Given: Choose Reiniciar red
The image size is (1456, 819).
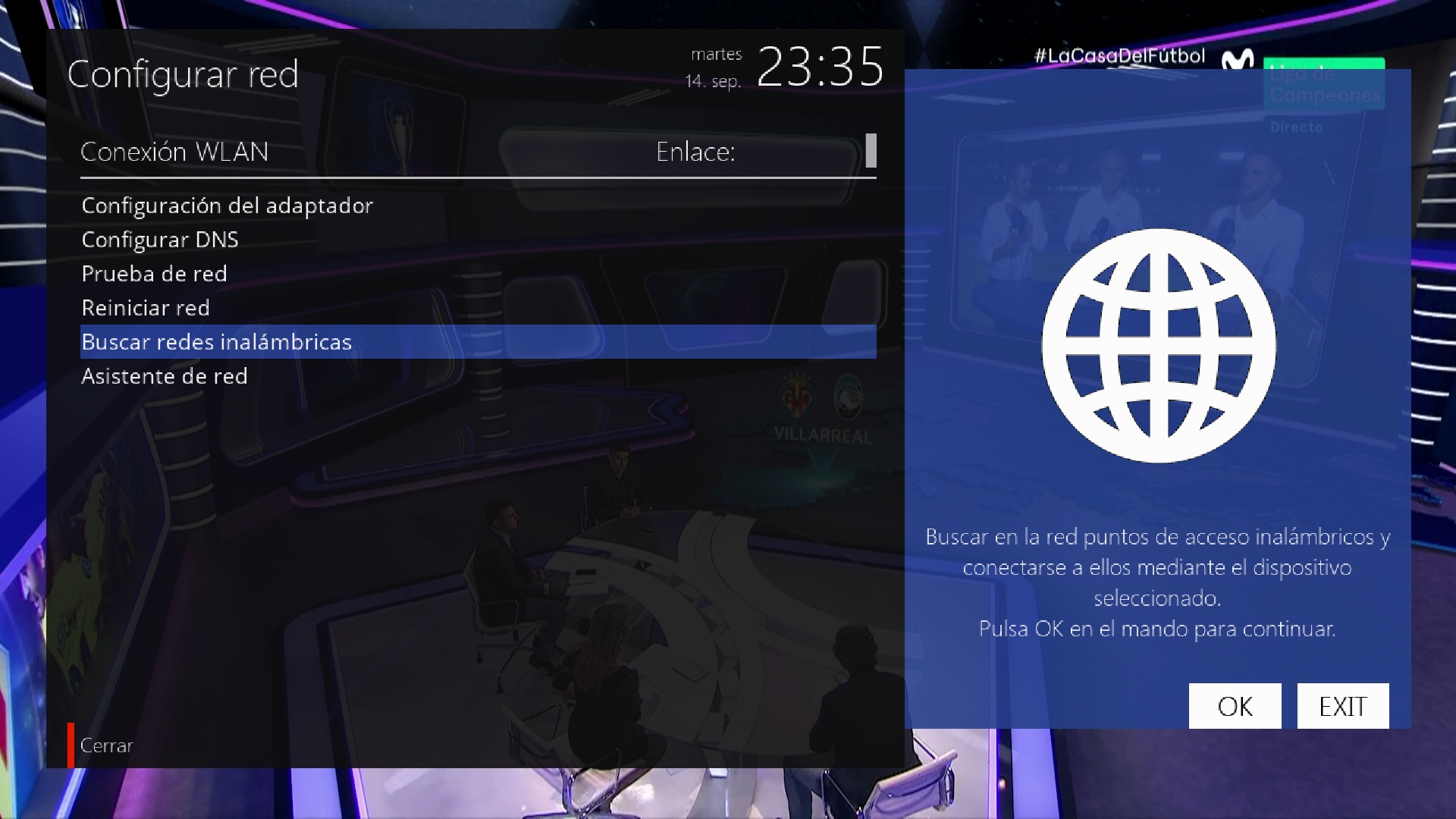Looking at the screenshot, I should tap(146, 308).
